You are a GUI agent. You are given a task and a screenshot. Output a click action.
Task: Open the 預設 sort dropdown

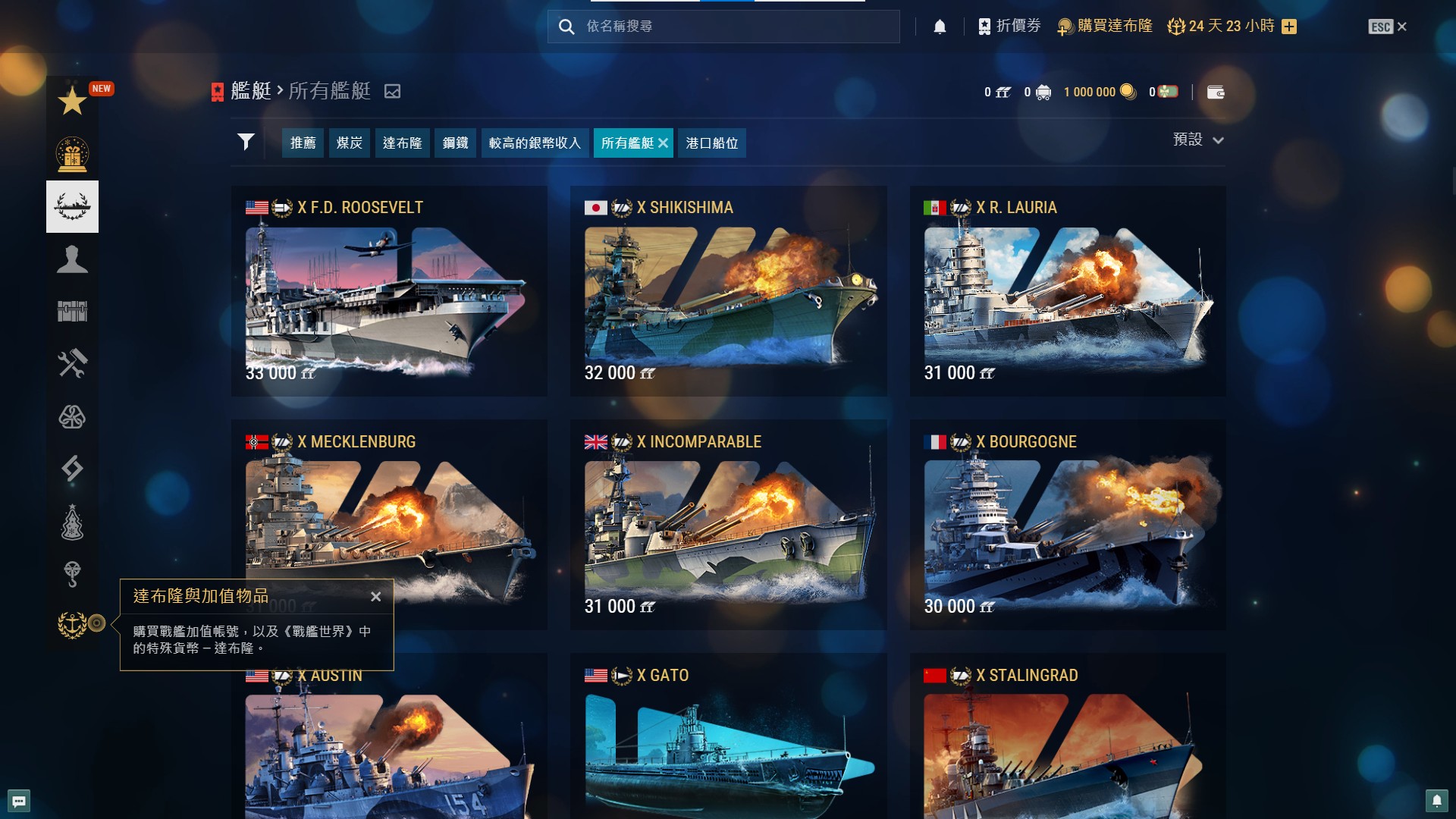tap(1197, 140)
